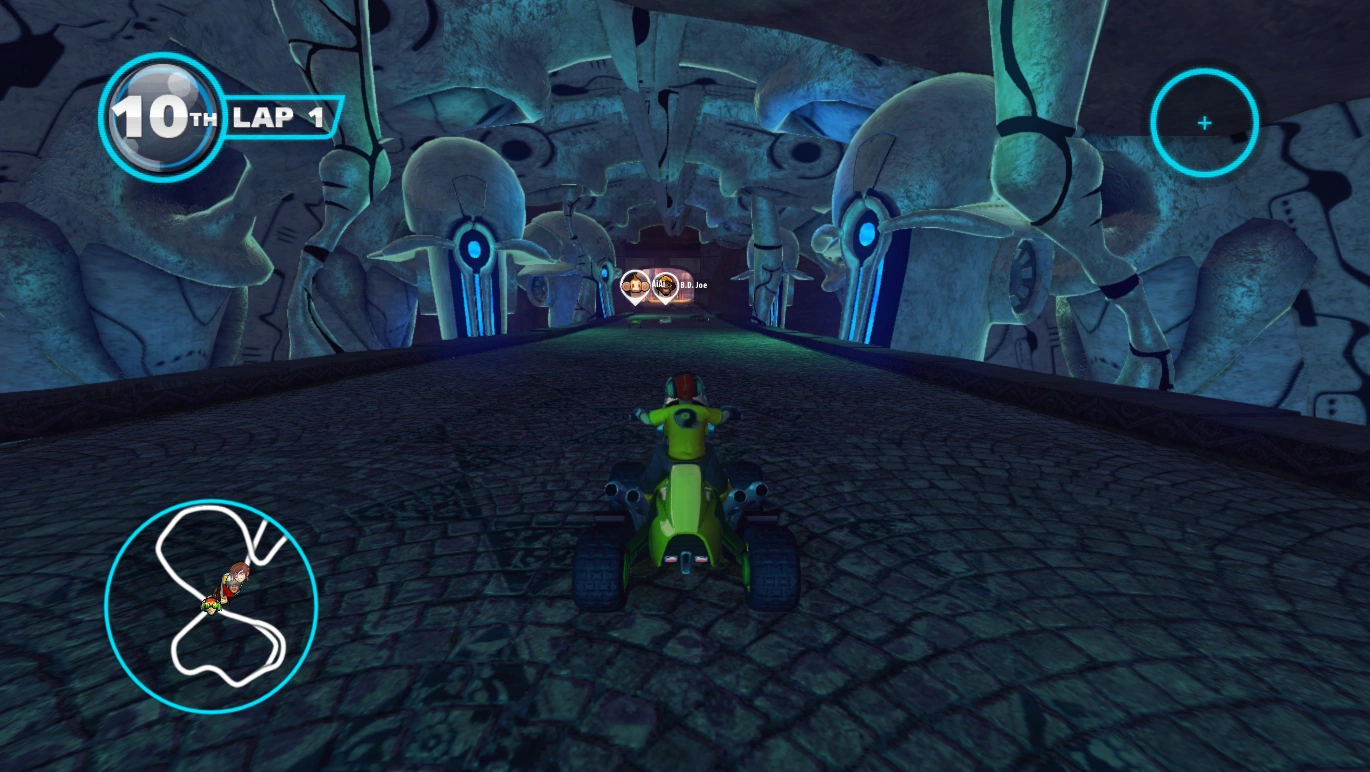Select the empty item slot ring

1204,123
